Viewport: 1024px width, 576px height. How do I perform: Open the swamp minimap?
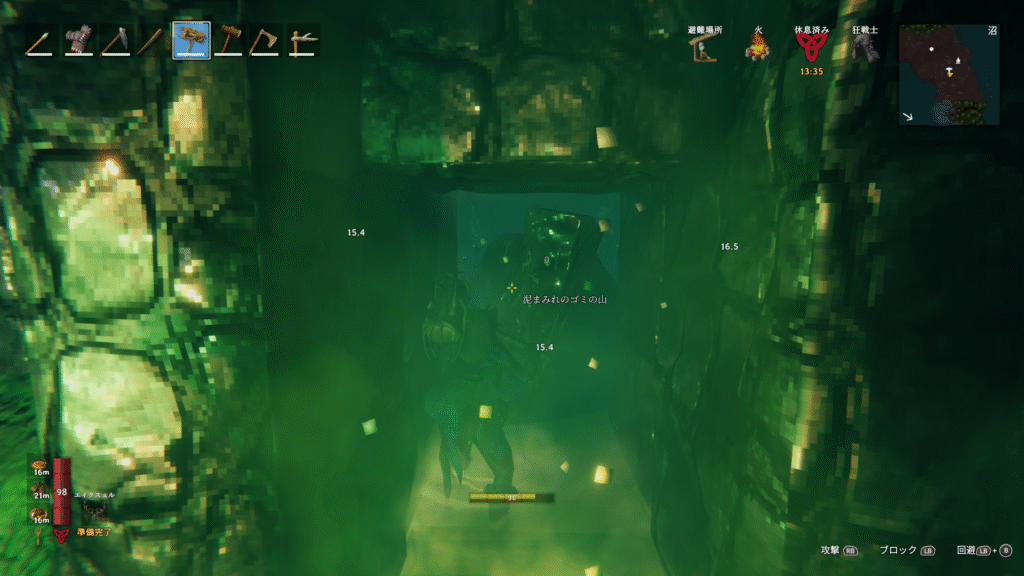click(x=949, y=74)
